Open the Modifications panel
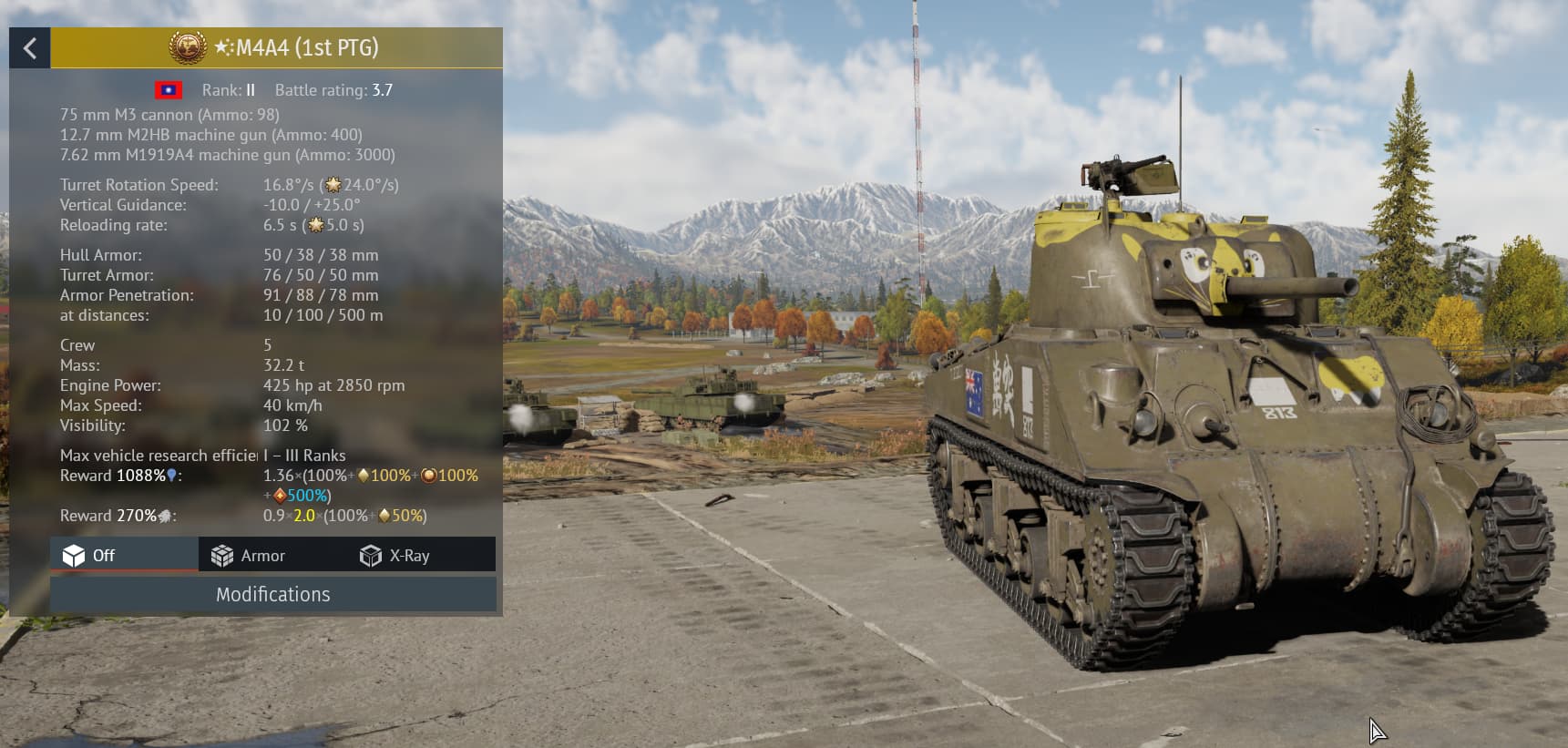The width and height of the screenshot is (1568, 748). (273, 595)
